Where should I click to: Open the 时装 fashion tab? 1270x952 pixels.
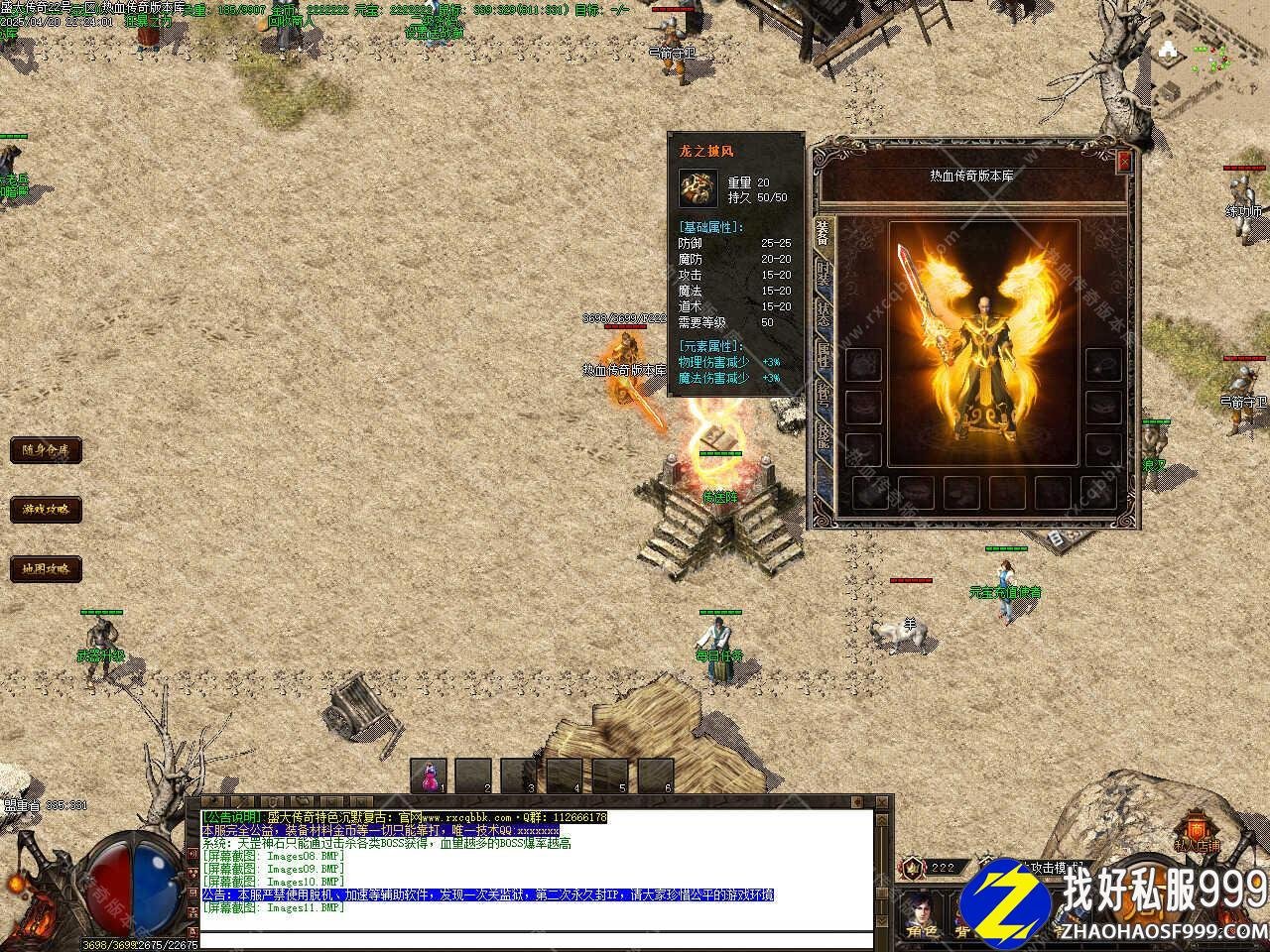pyautogui.click(x=823, y=272)
